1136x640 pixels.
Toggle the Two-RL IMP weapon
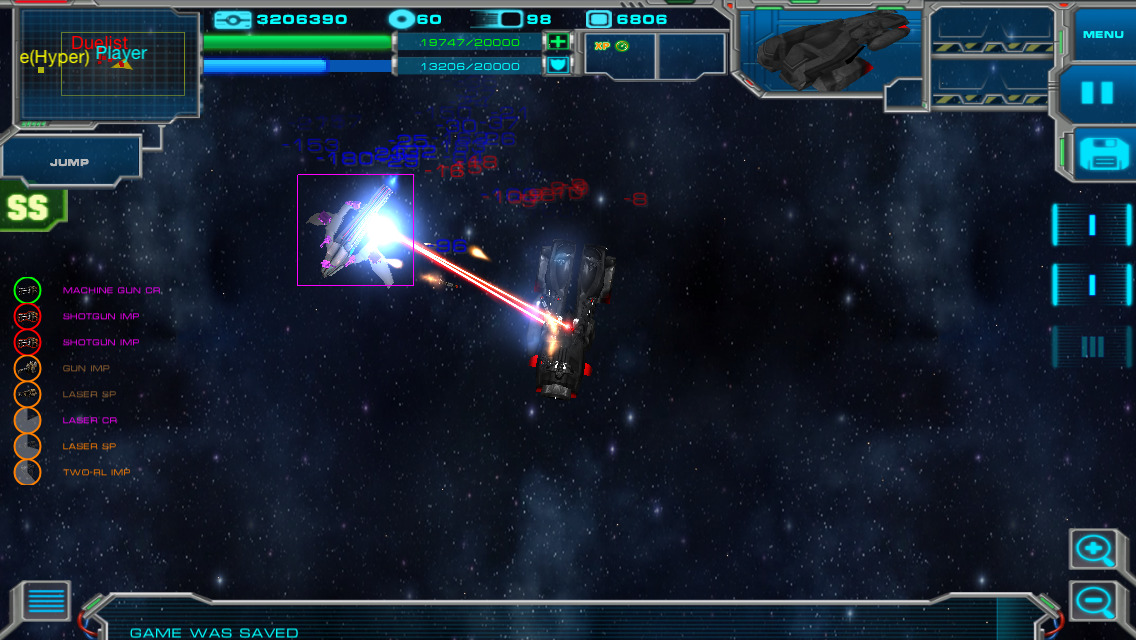point(28,472)
